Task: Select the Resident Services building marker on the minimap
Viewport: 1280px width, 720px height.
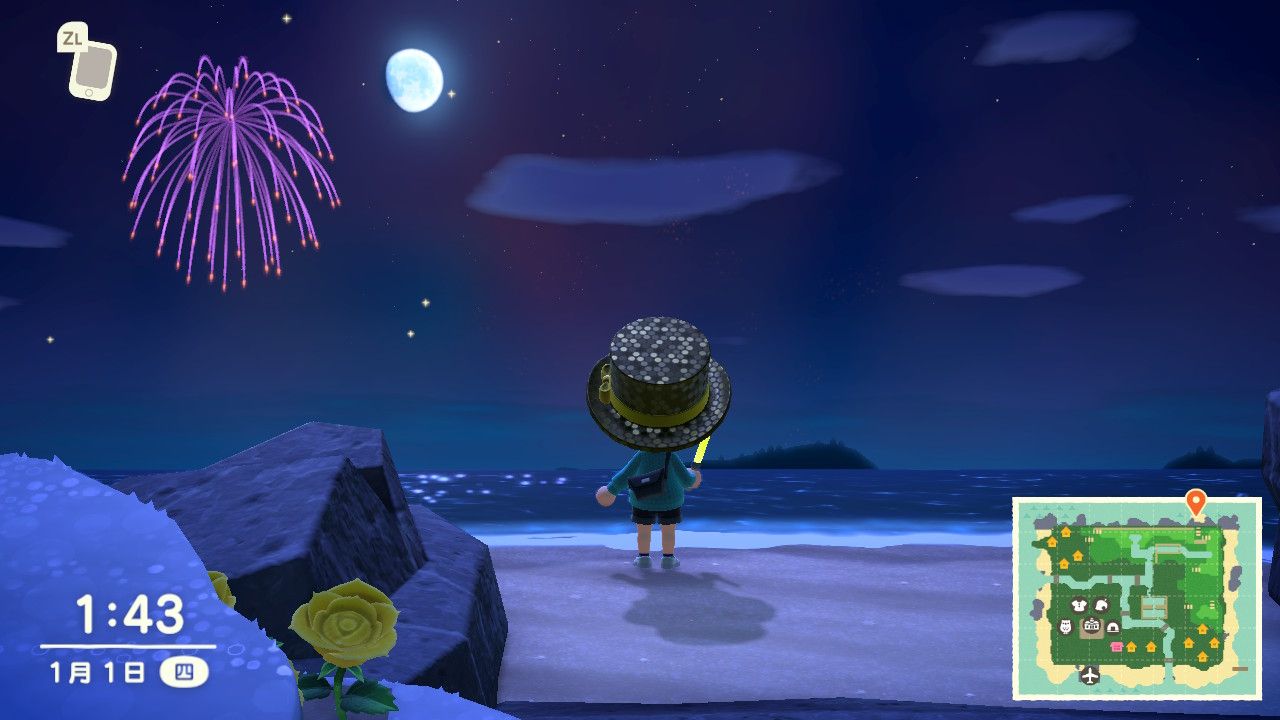Action: 1090,627
